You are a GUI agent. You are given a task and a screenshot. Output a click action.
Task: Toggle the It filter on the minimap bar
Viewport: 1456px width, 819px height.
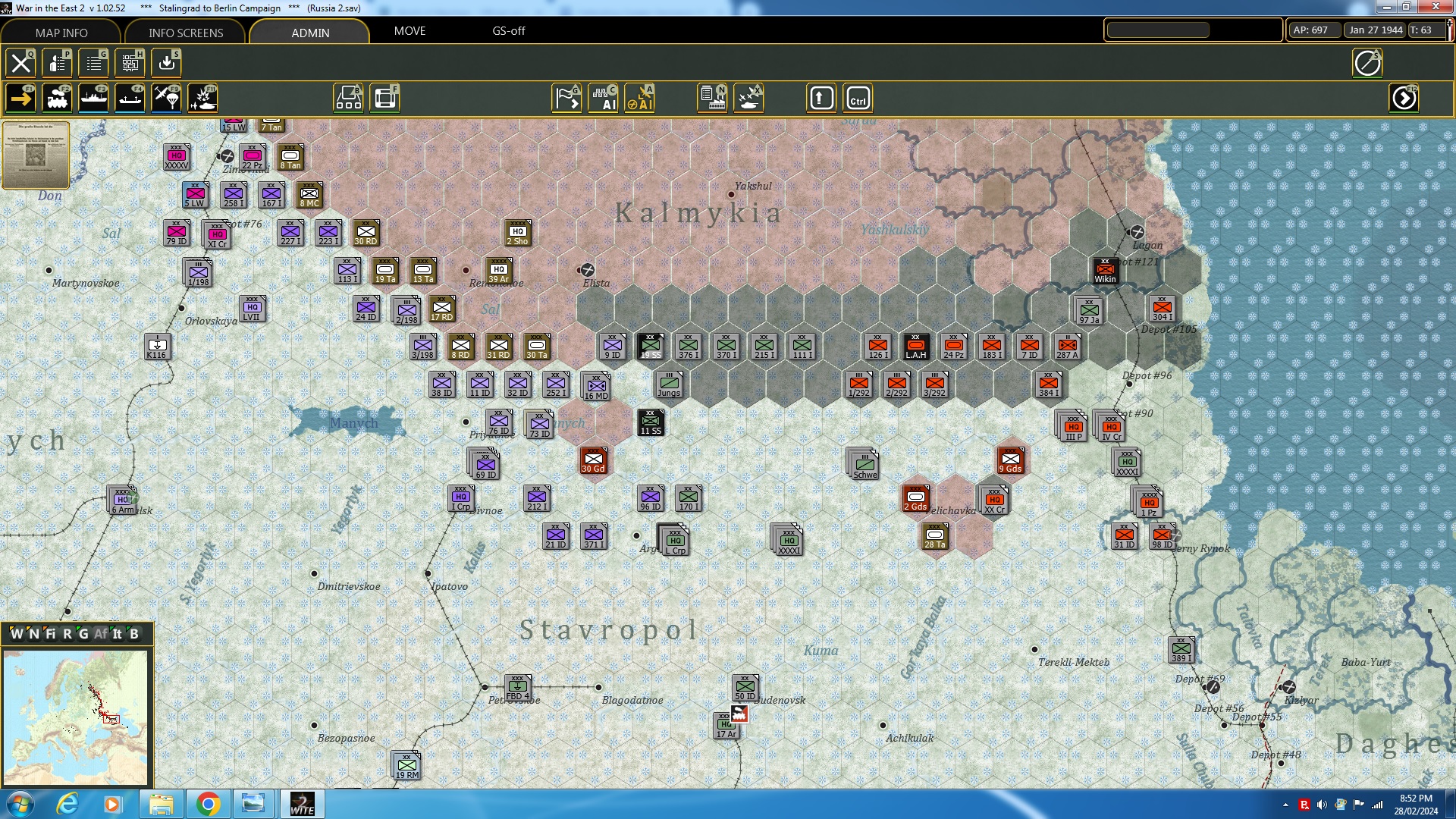(x=116, y=635)
